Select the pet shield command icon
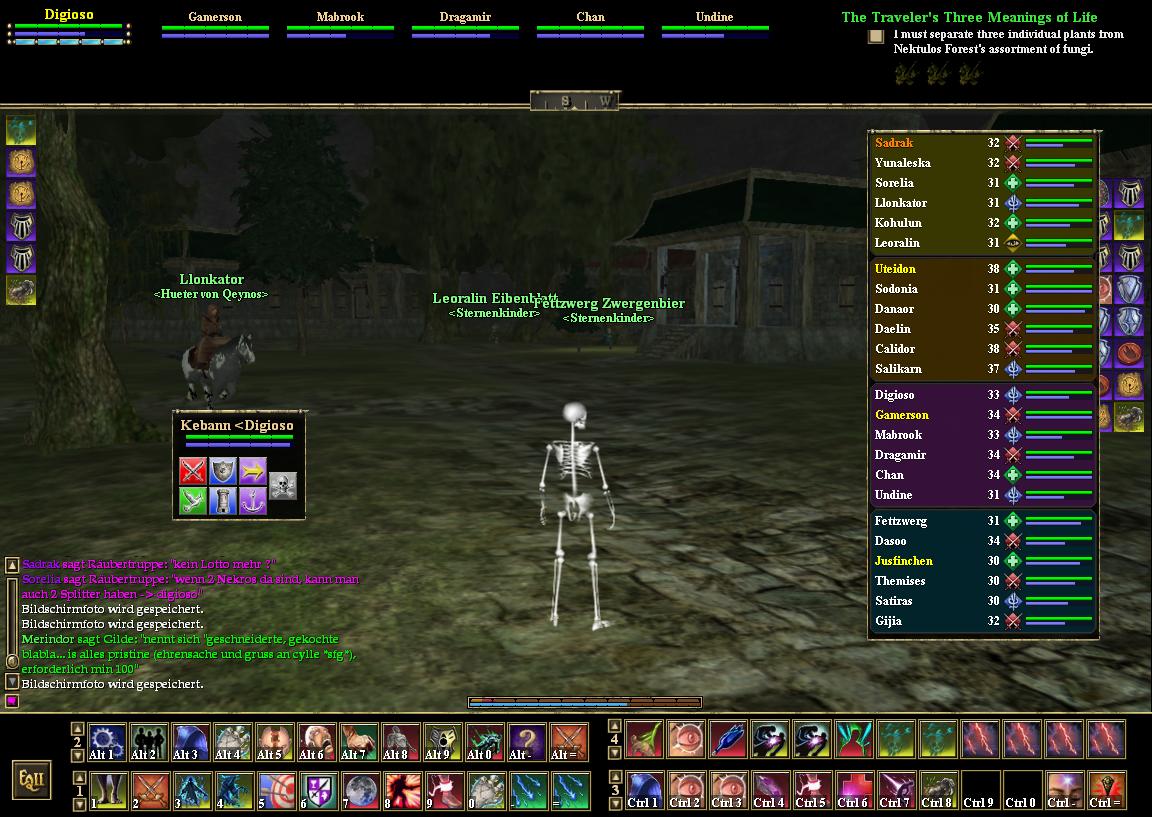 [x=223, y=470]
